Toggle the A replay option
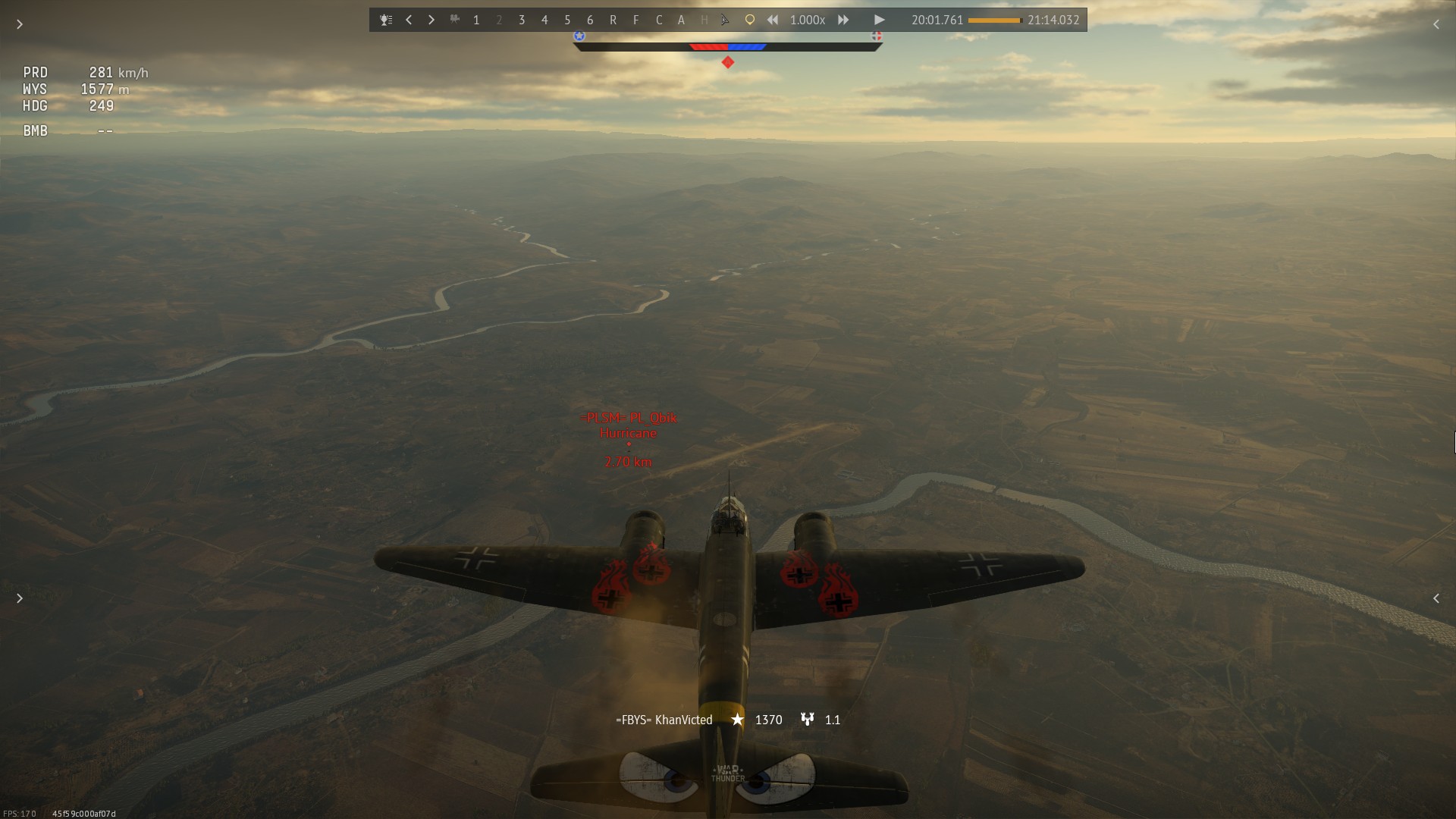Viewport: 1456px width, 819px height. 681,20
